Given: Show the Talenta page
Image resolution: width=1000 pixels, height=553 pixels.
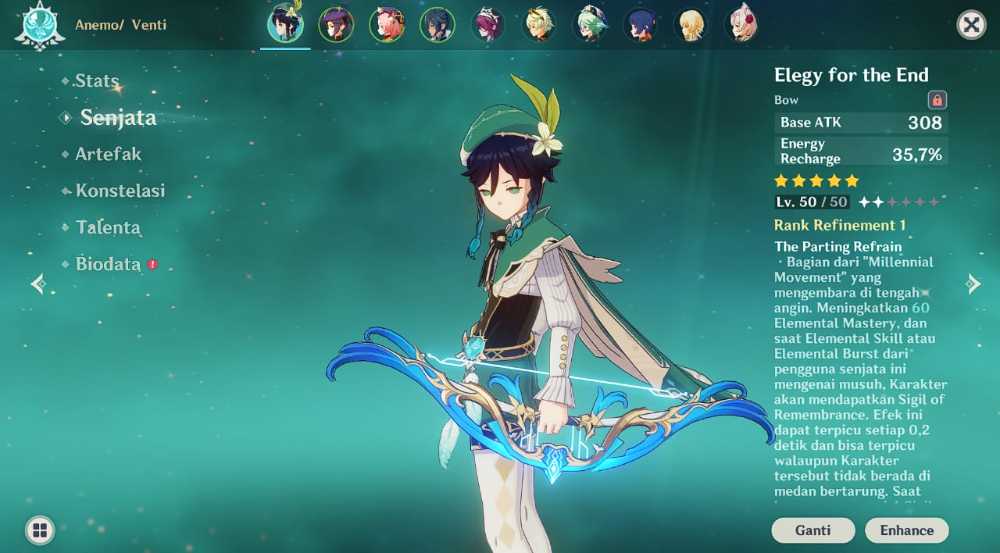Looking at the screenshot, I should pyautogui.click(x=108, y=228).
